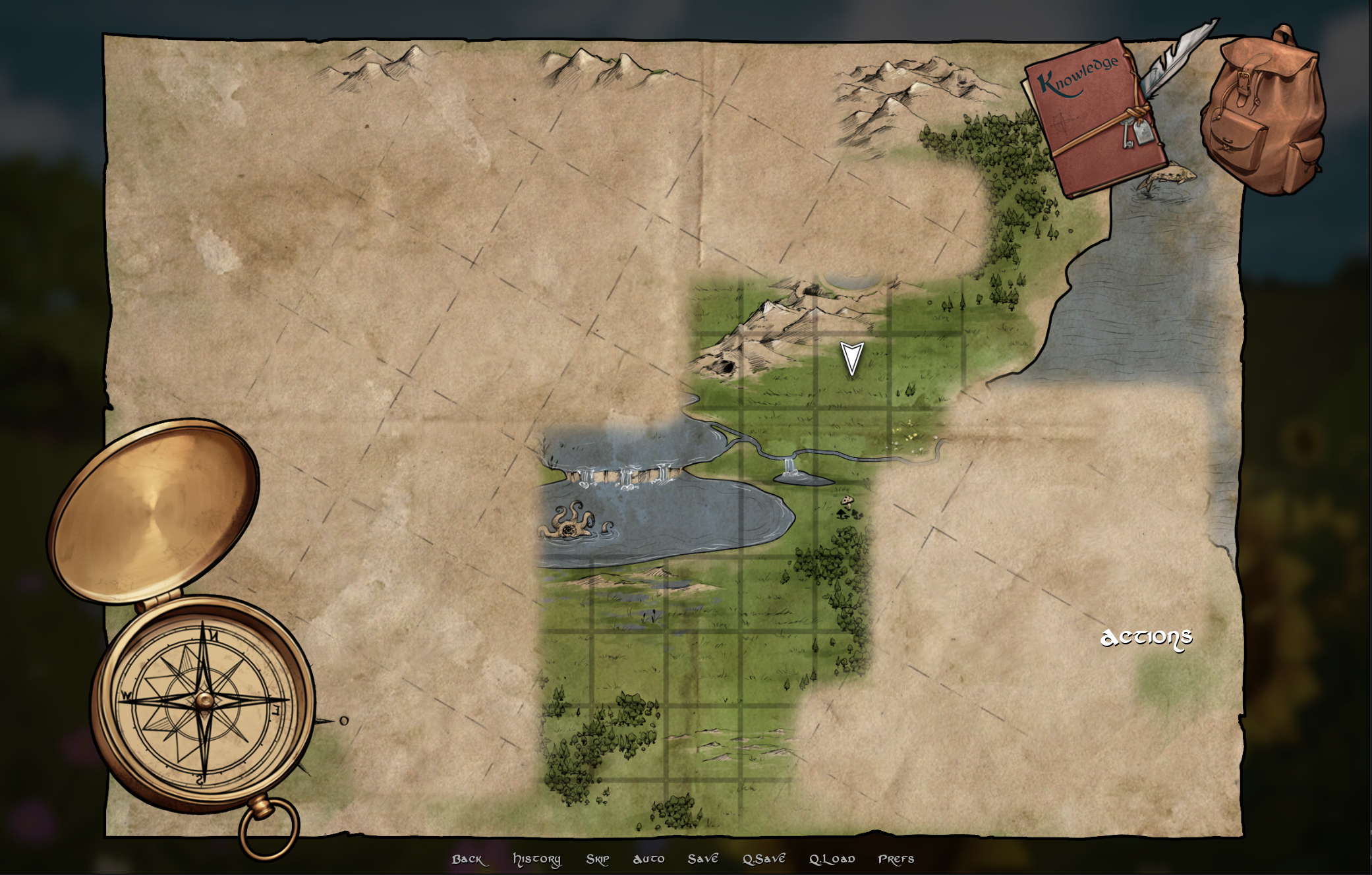This screenshot has width=1372, height=875.
Task: Activate Skip in the bottom menu
Action: coord(597,859)
